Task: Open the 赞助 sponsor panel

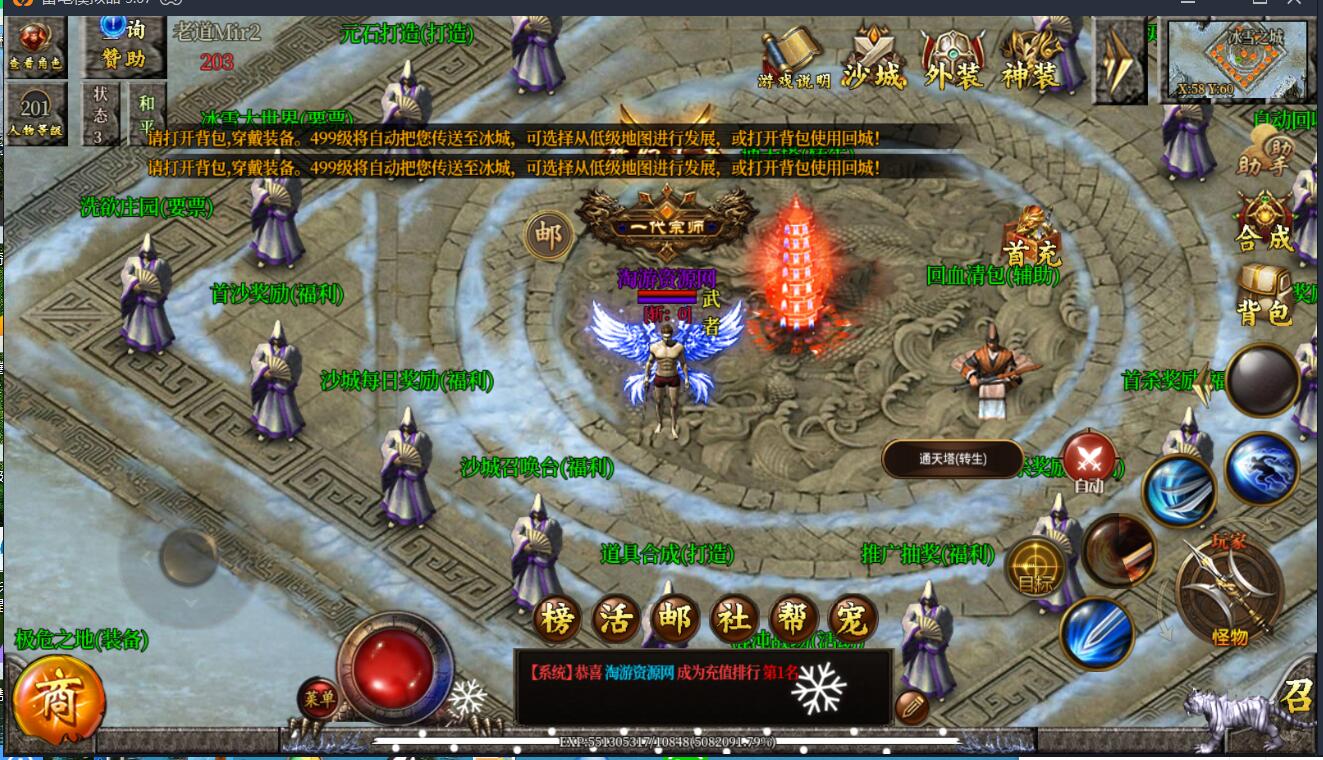Action: (x=123, y=45)
